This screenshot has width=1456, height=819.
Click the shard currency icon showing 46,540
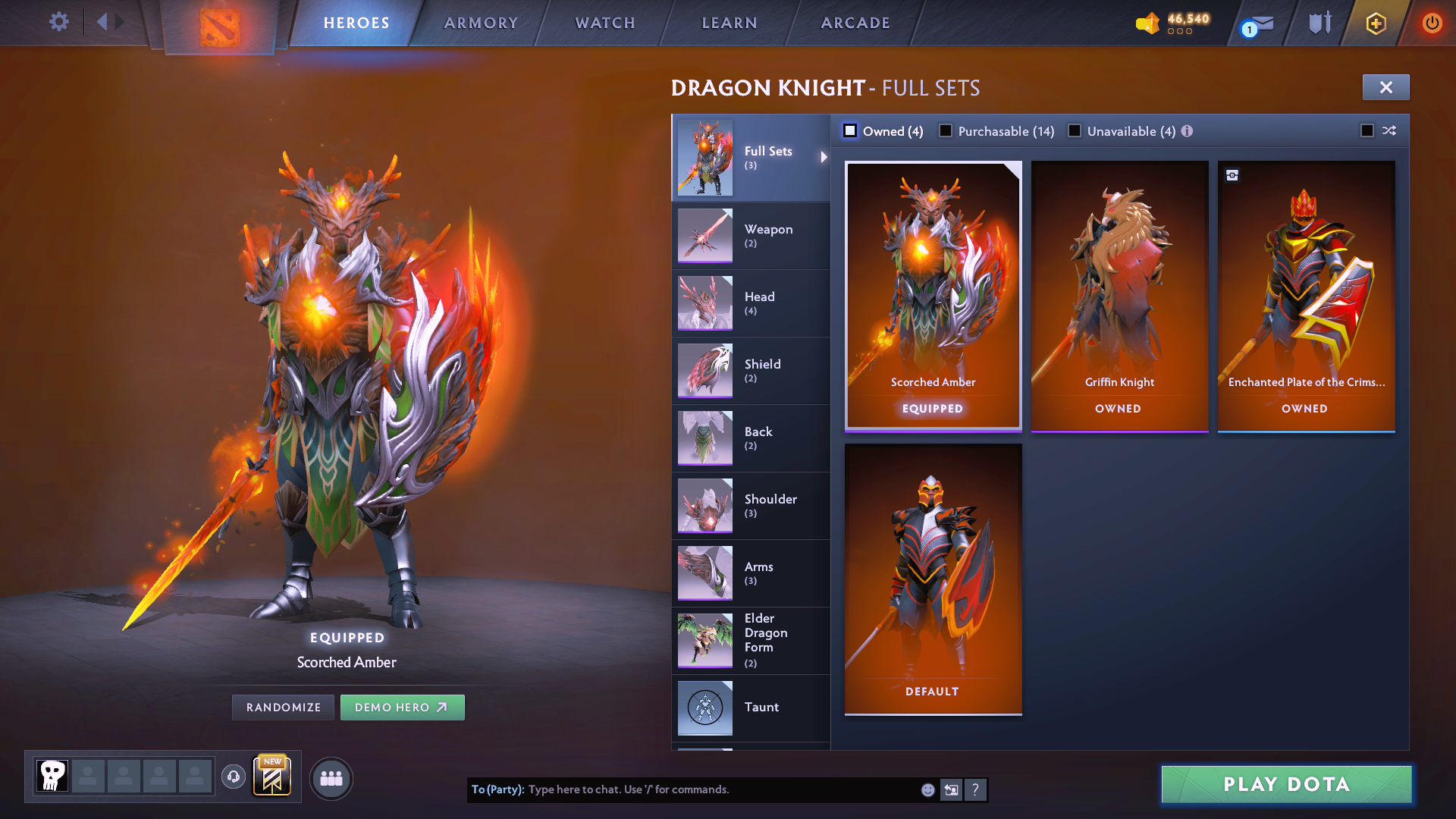[1147, 22]
